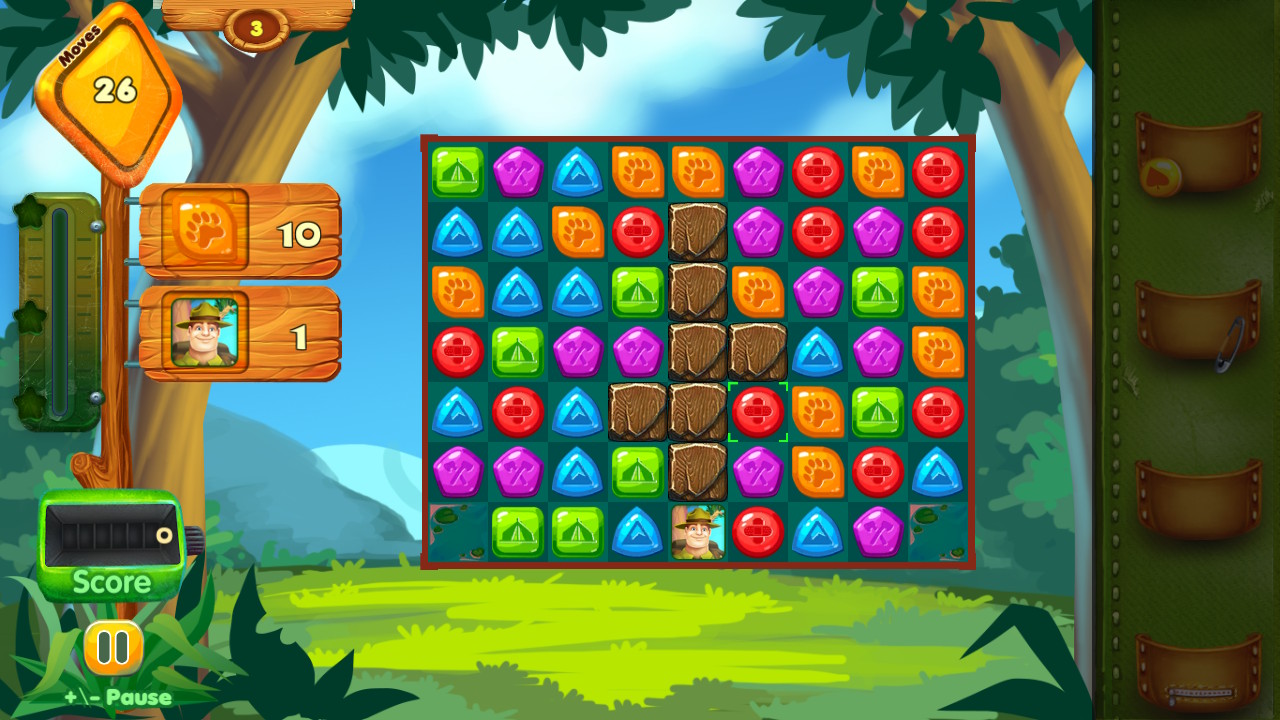Select the ranger character tile at board bottom
1280x720 pixels.
click(697, 531)
